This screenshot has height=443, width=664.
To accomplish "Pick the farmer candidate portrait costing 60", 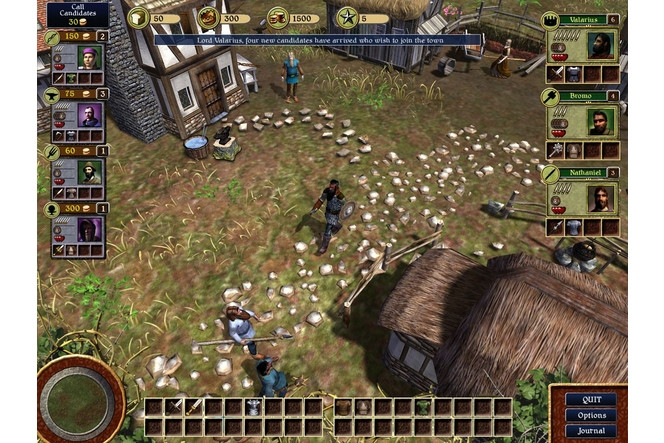I will click(x=90, y=171).
